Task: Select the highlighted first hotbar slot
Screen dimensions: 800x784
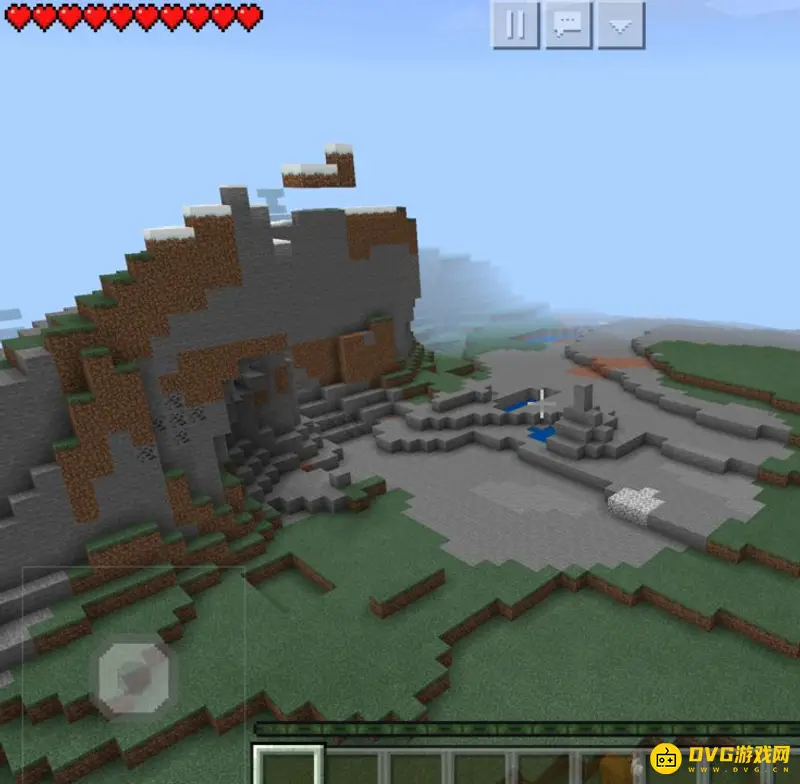Action: point(288,766)
